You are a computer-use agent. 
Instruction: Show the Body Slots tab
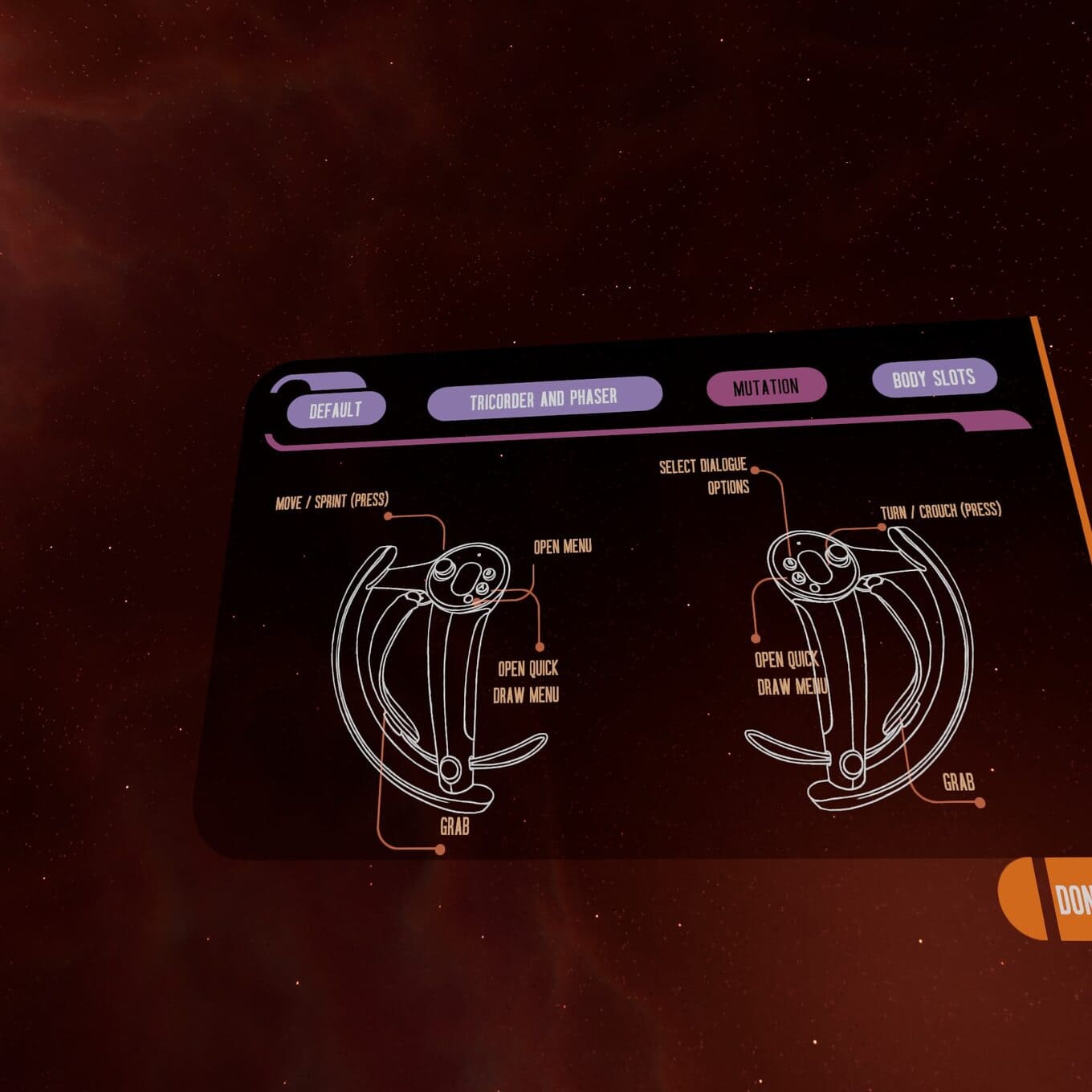coord(933,377)
